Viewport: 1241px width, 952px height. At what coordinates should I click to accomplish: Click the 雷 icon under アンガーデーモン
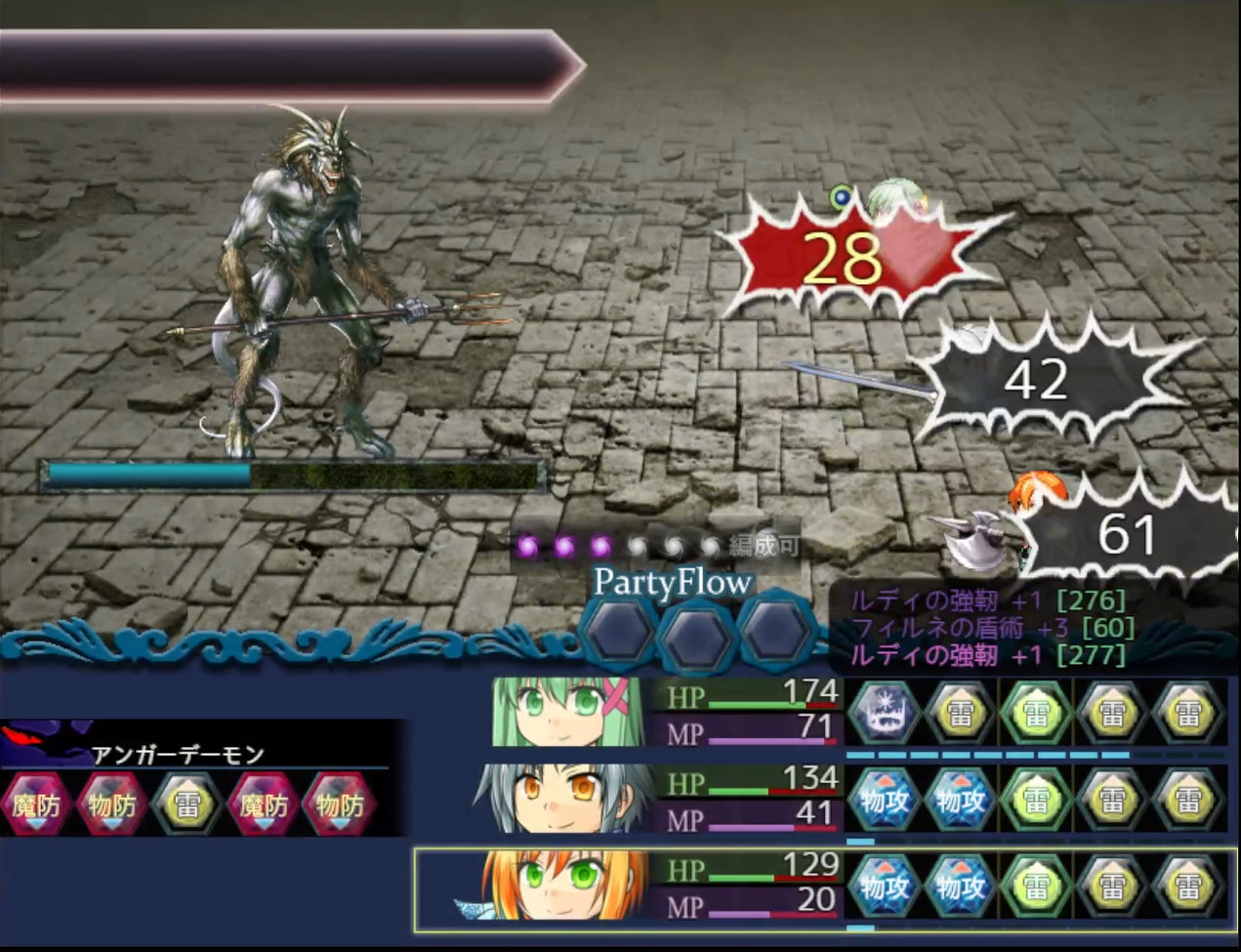tap(187, 805)
